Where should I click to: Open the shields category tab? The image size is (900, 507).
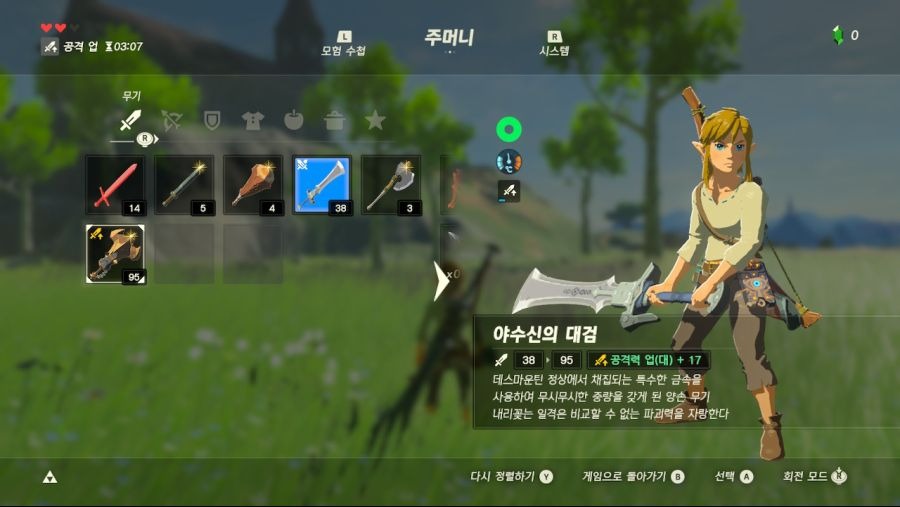point(212,121)
